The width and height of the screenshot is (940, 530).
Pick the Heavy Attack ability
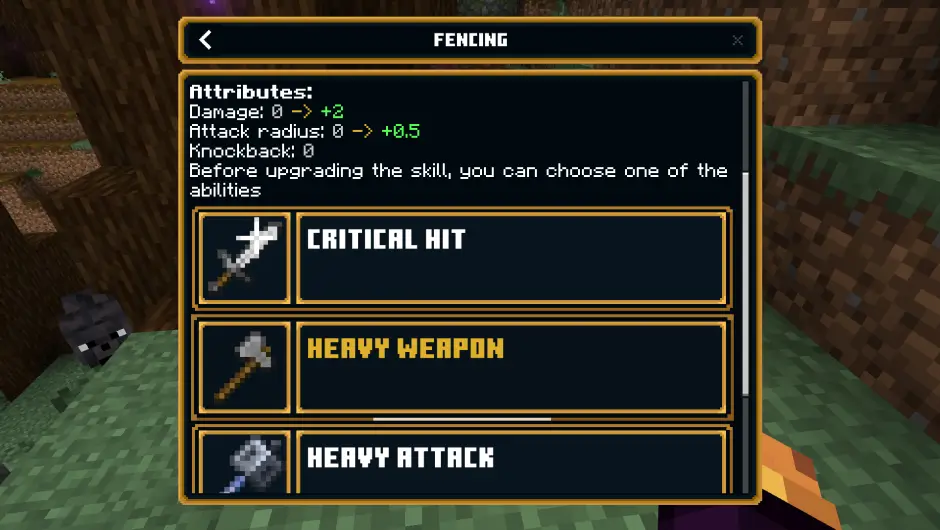(511, 462)
